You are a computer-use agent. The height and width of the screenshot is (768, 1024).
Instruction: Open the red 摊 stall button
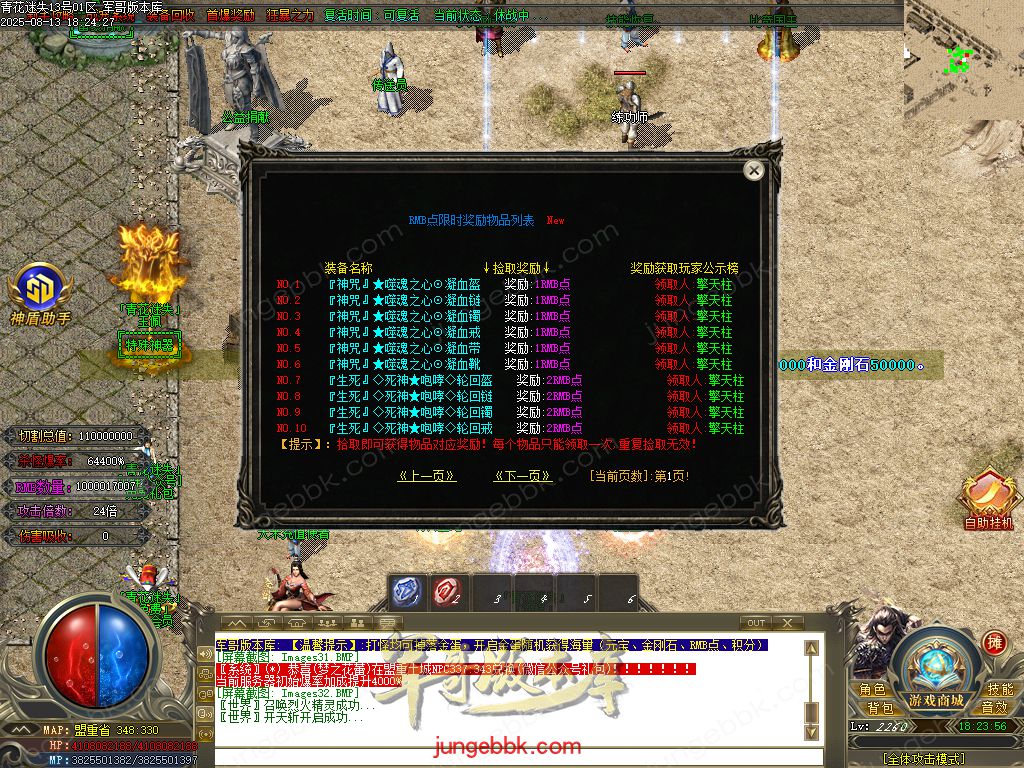(x=994, y=642)
